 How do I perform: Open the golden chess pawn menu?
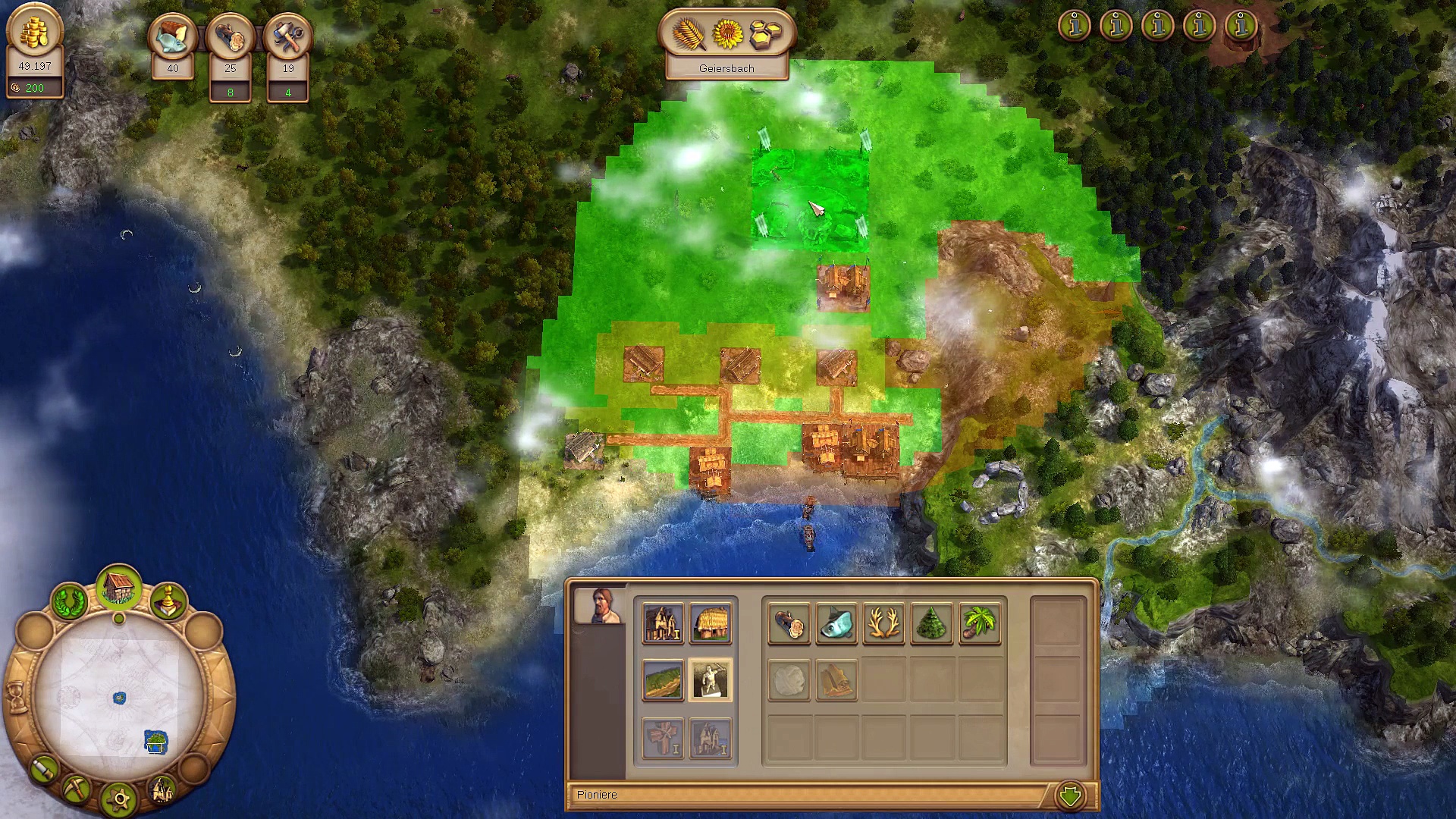click(168, 601)
